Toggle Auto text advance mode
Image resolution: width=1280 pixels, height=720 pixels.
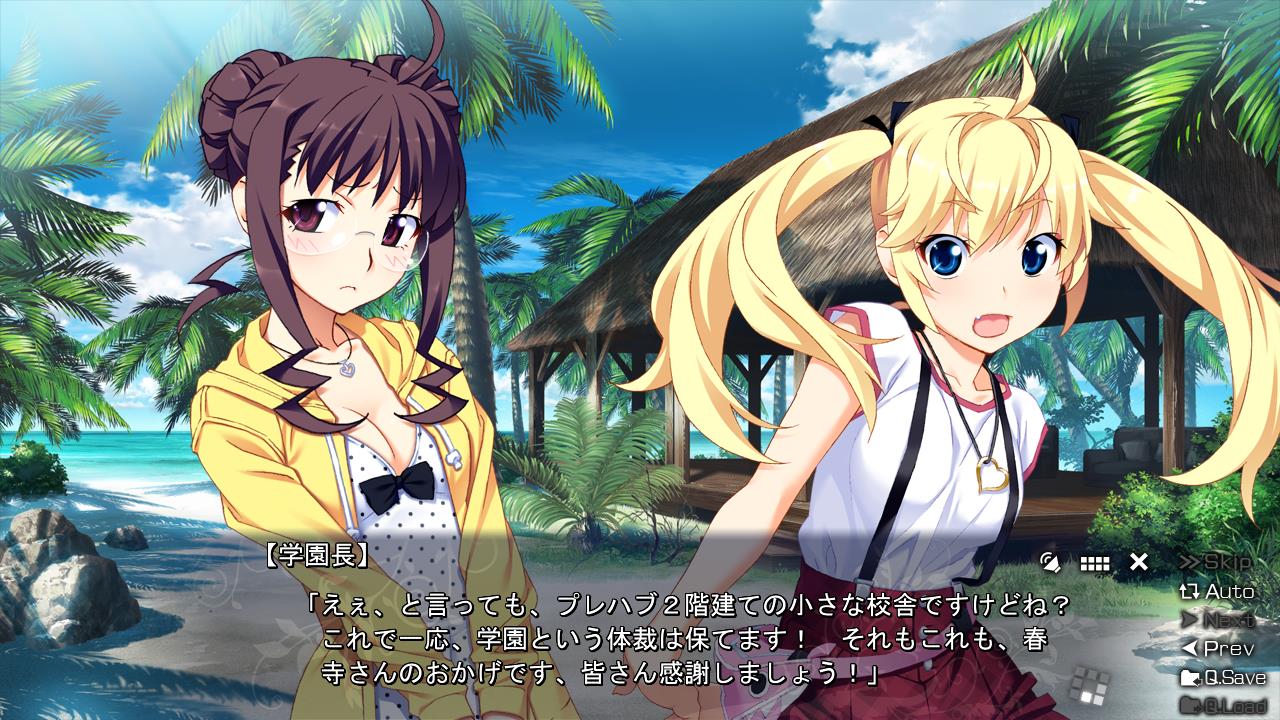1217,591
